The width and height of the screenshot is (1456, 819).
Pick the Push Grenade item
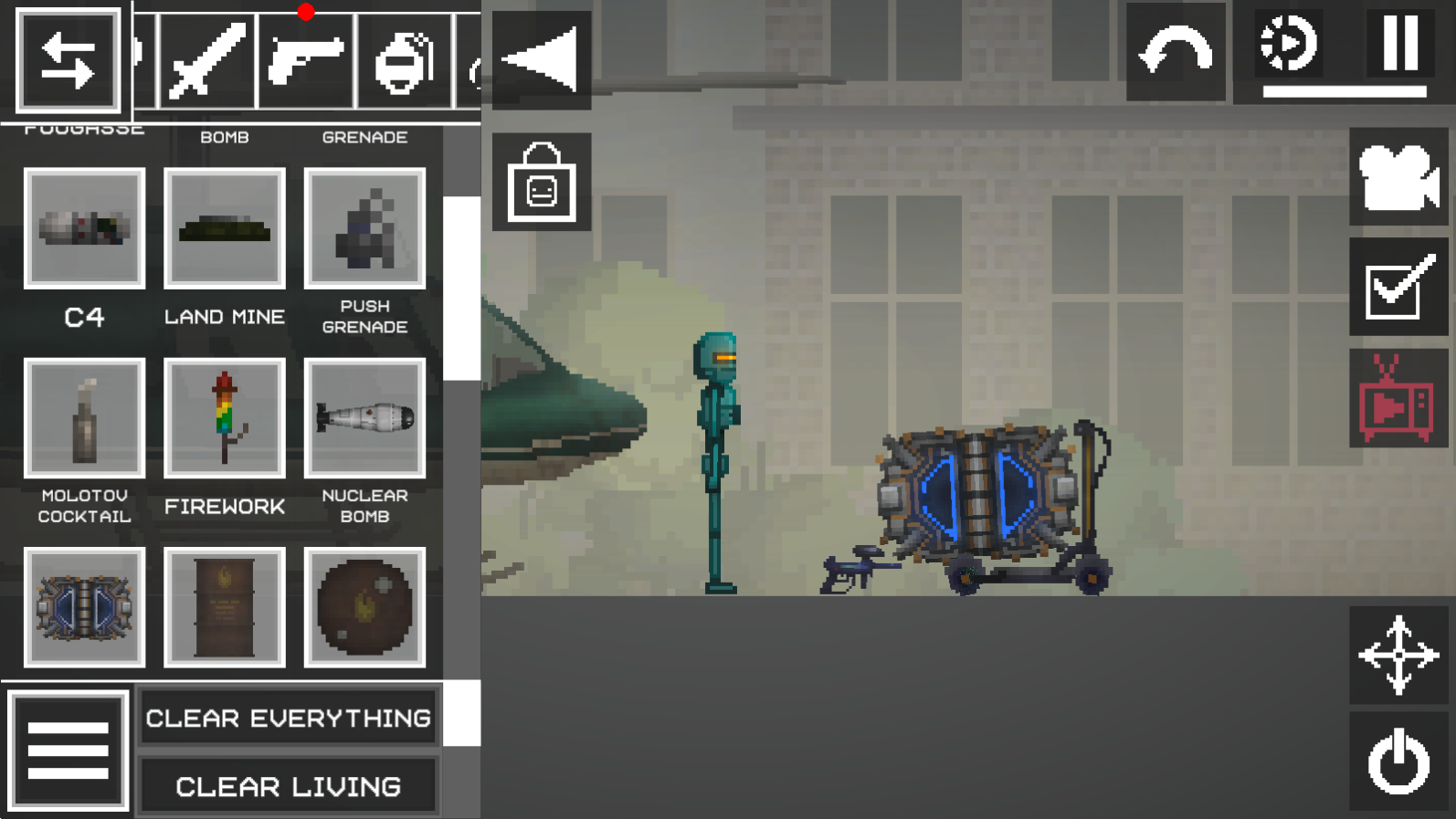(364, 228)
